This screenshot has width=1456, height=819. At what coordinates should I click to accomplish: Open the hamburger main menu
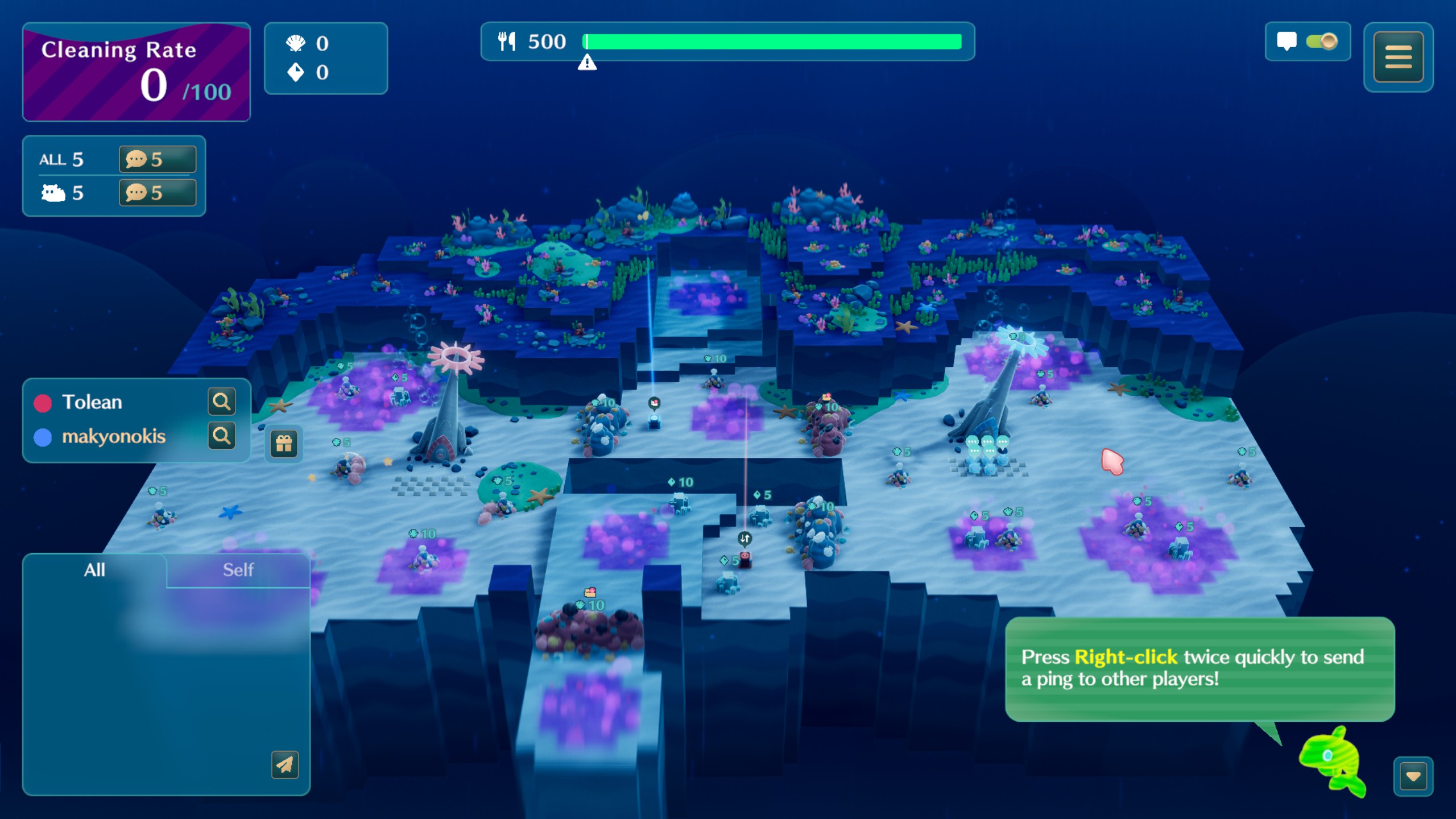point(1398,57)
